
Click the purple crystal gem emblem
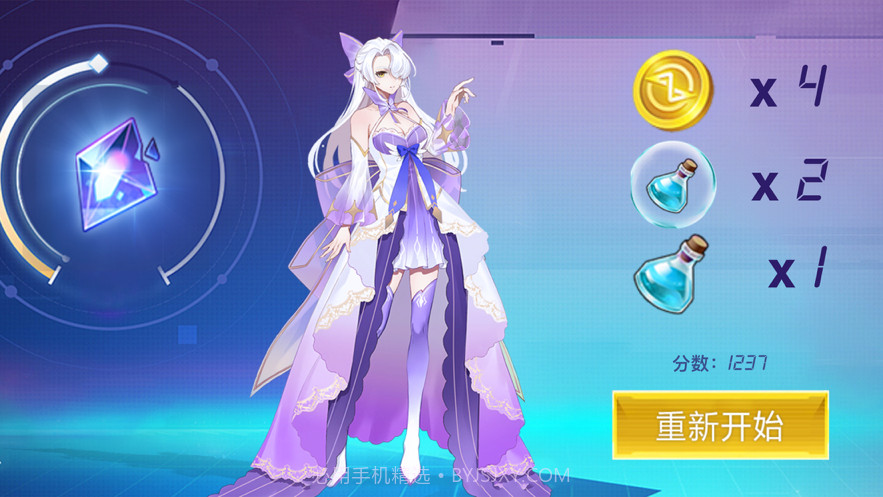click(x=115, y=171)
